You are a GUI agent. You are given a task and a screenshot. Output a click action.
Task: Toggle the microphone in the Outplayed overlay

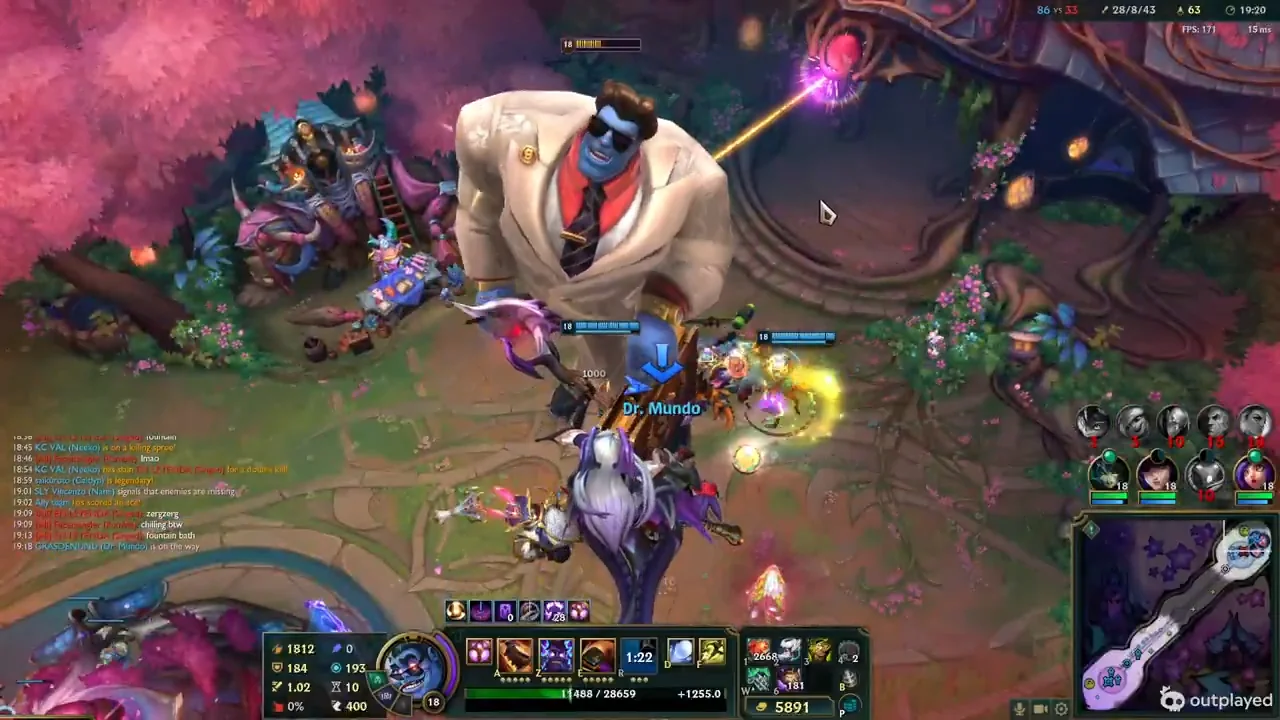pos(1020,709)
